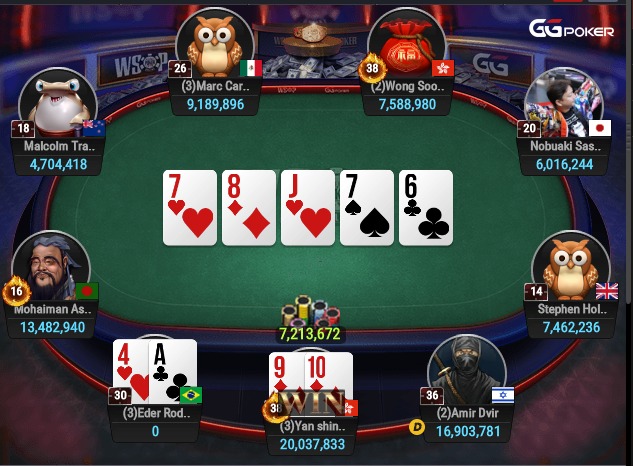Click Eder Rod.. name plate
The height and width of the screenshot is (466, 633).
coord(156,413)
